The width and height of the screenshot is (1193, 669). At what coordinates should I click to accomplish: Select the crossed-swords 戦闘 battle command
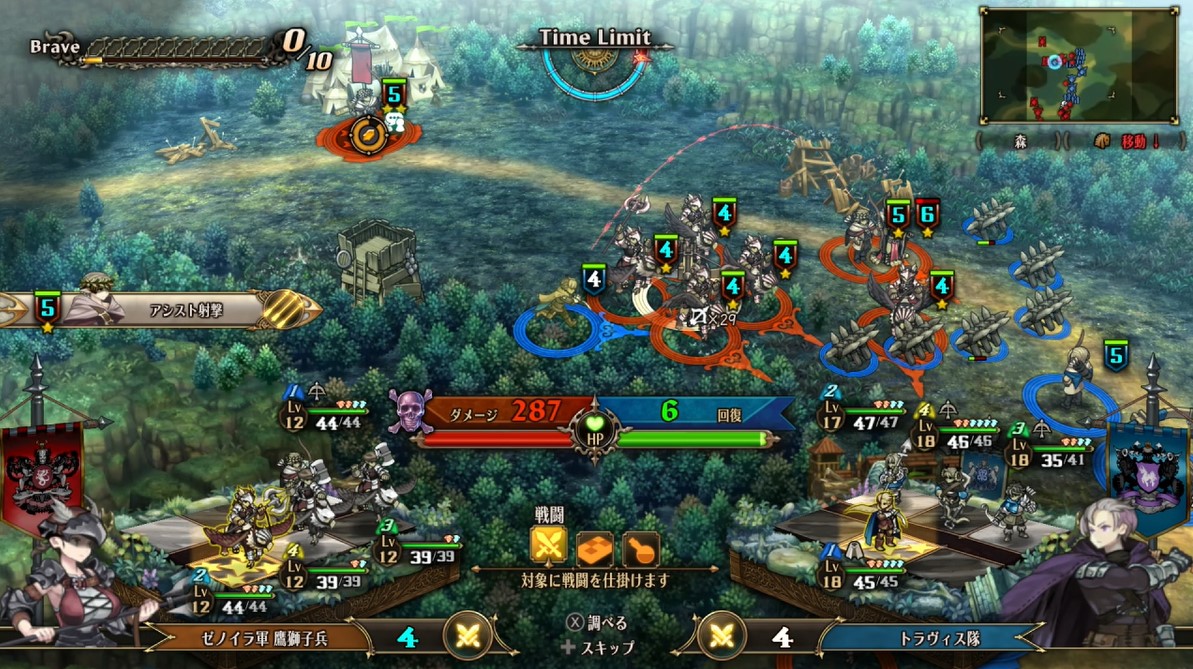548,546
